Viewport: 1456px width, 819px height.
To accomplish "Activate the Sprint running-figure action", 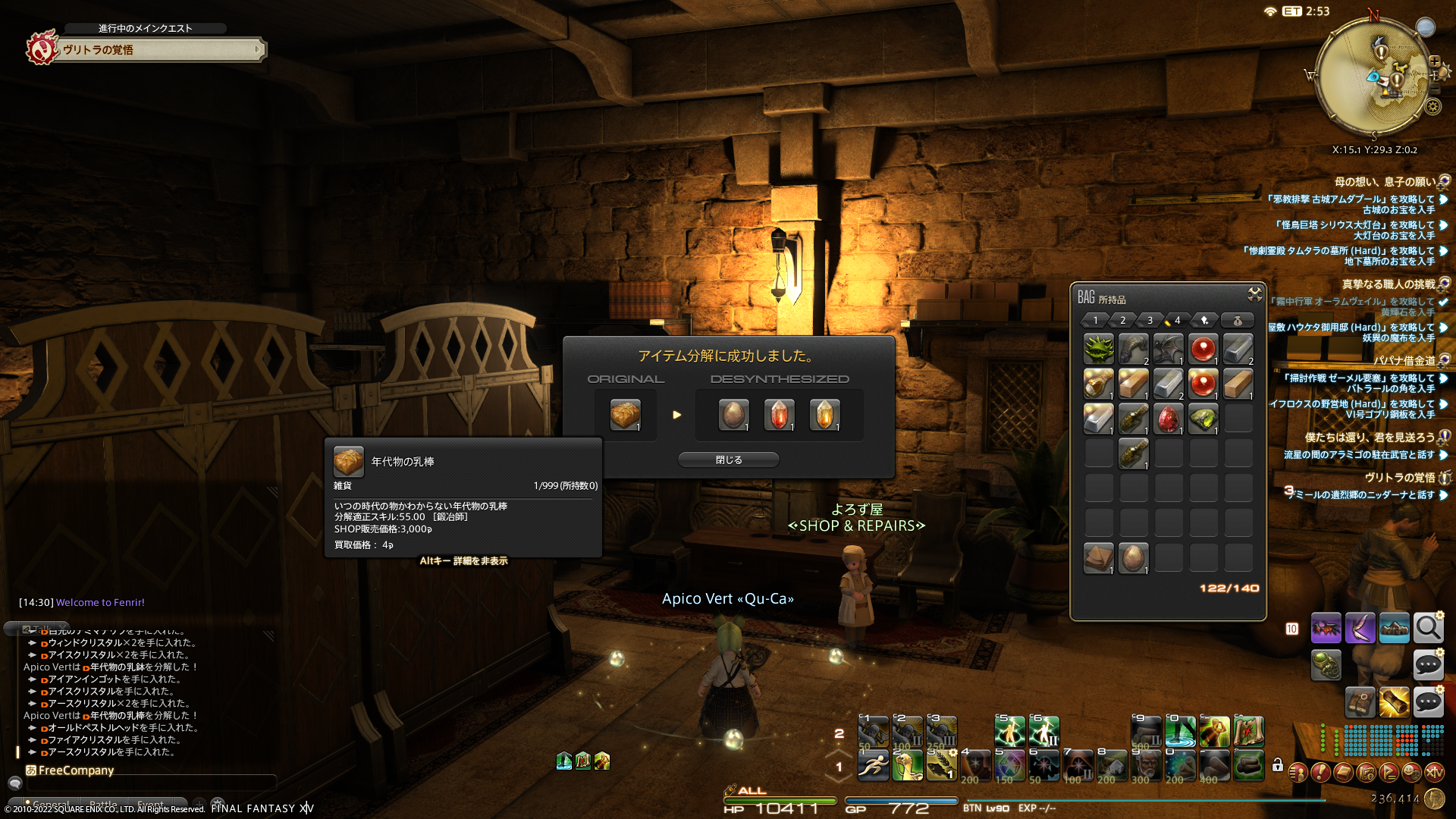I will 873,765.
